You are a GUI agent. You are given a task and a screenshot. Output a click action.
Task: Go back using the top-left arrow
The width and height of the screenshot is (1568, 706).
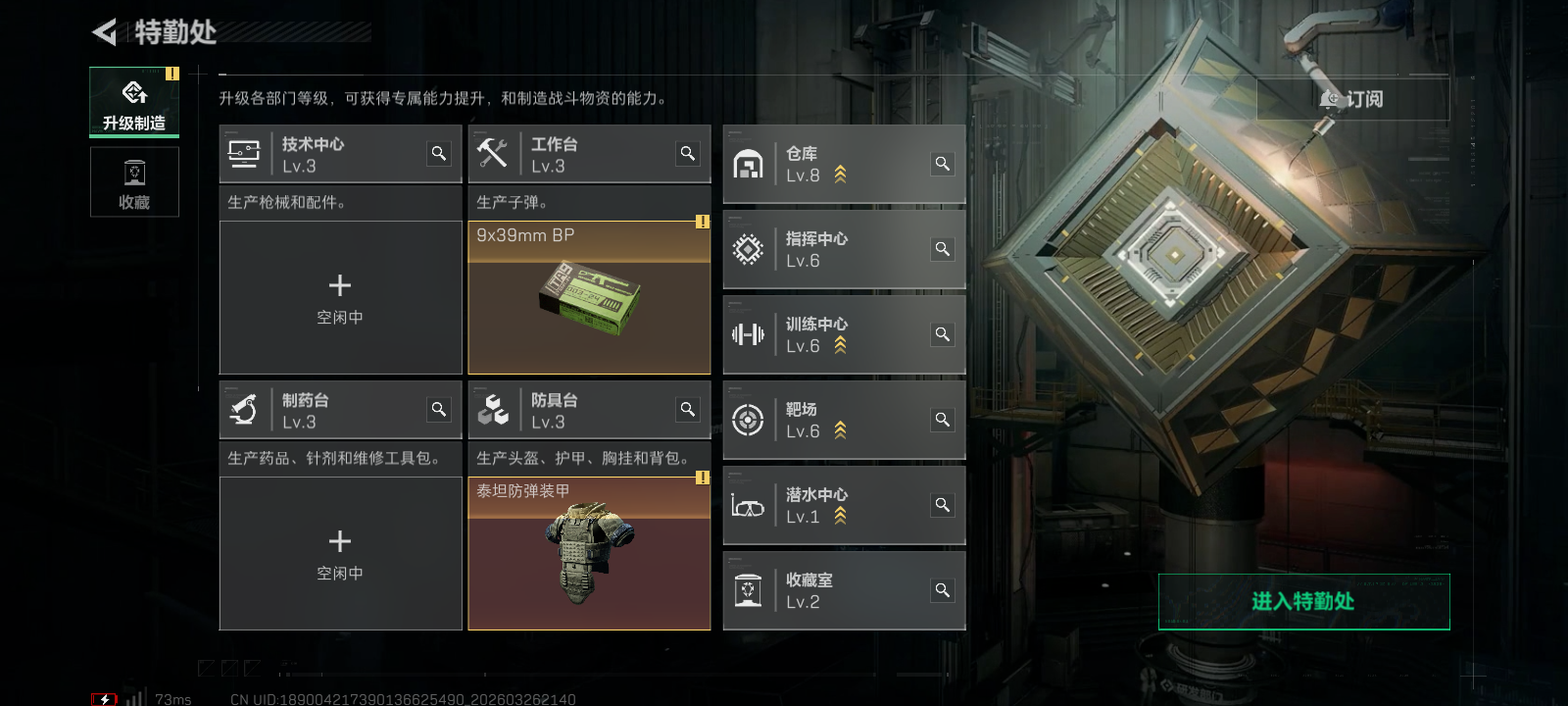[x=104, y=32]
